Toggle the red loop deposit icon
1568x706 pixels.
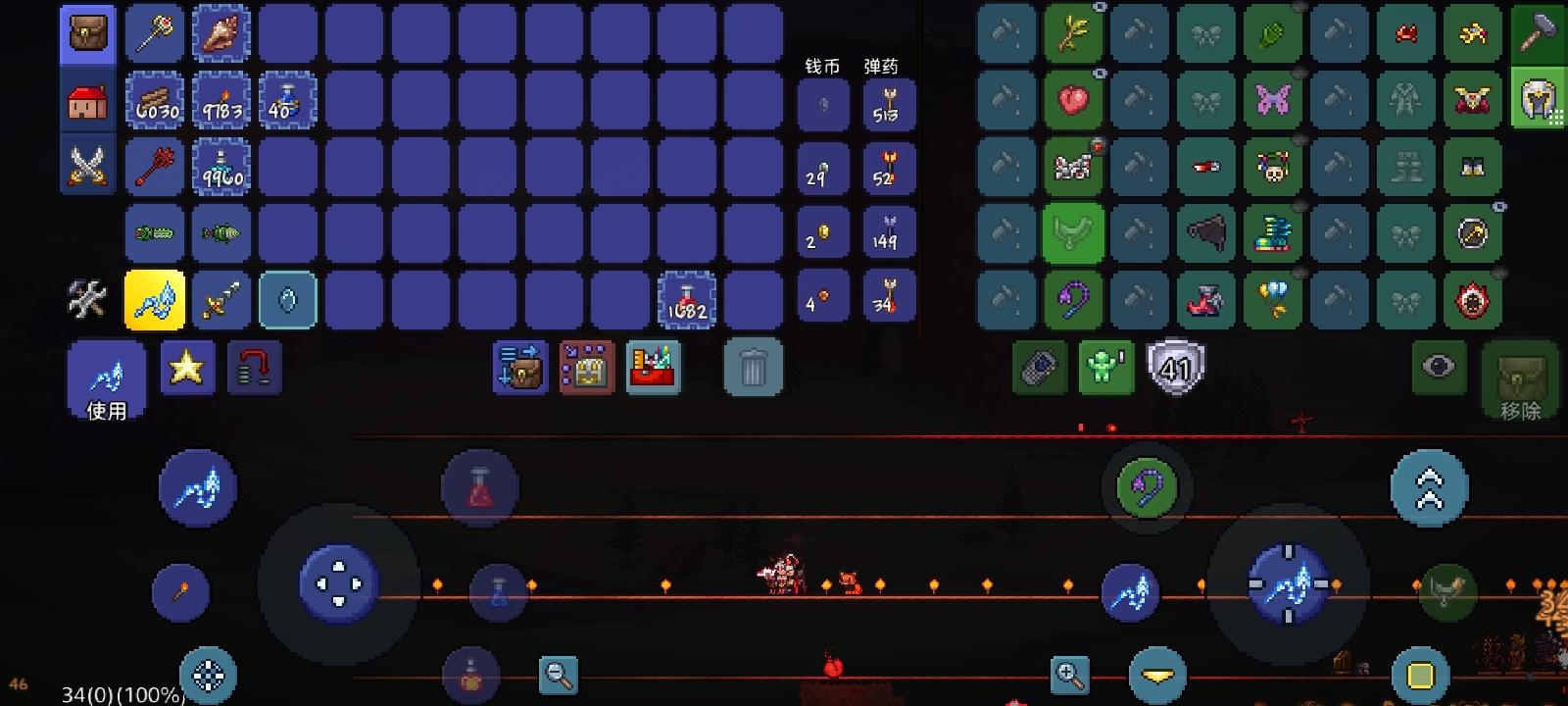tap(254, 368)
